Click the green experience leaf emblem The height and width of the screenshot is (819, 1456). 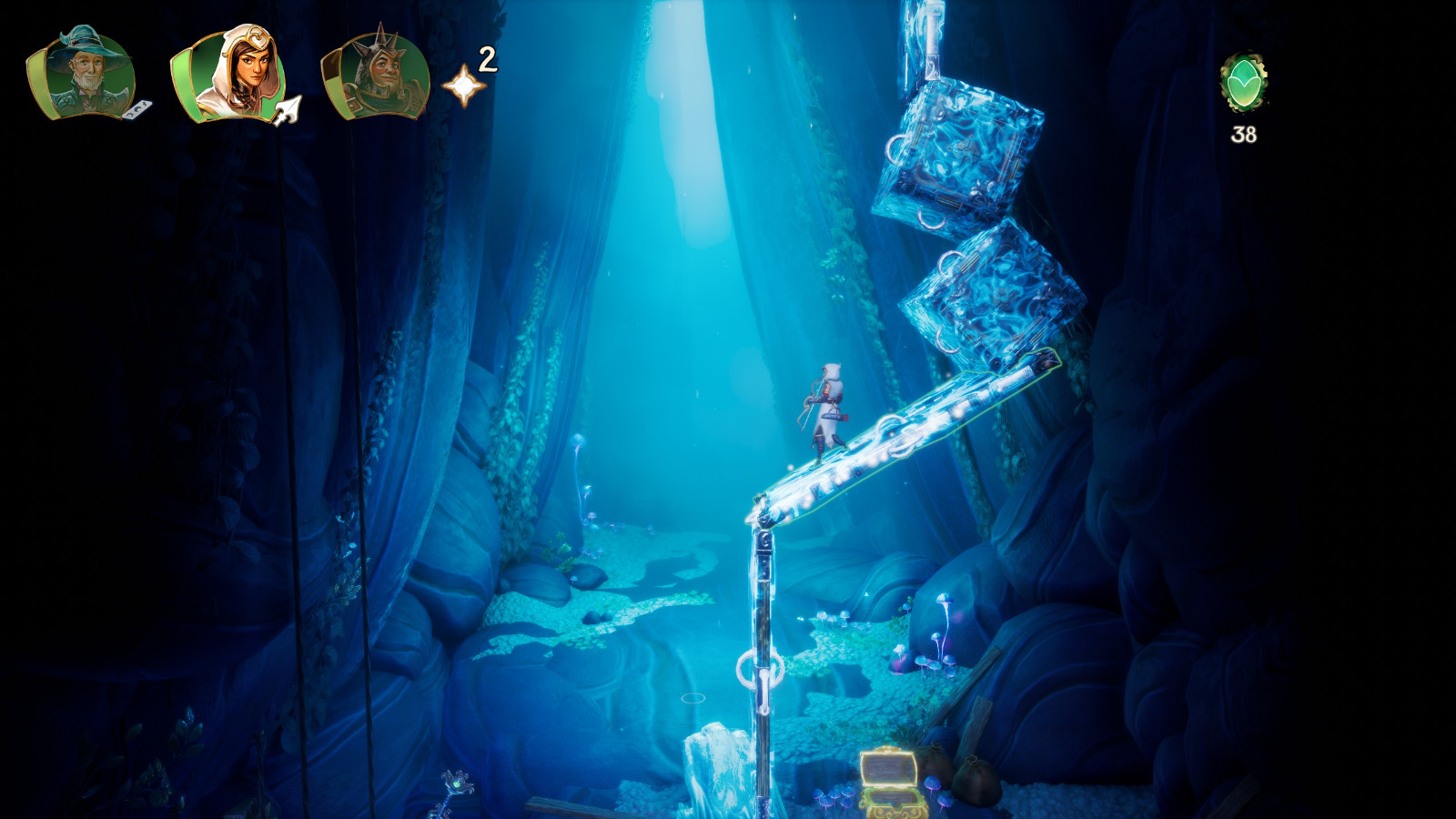(1246, 80)
